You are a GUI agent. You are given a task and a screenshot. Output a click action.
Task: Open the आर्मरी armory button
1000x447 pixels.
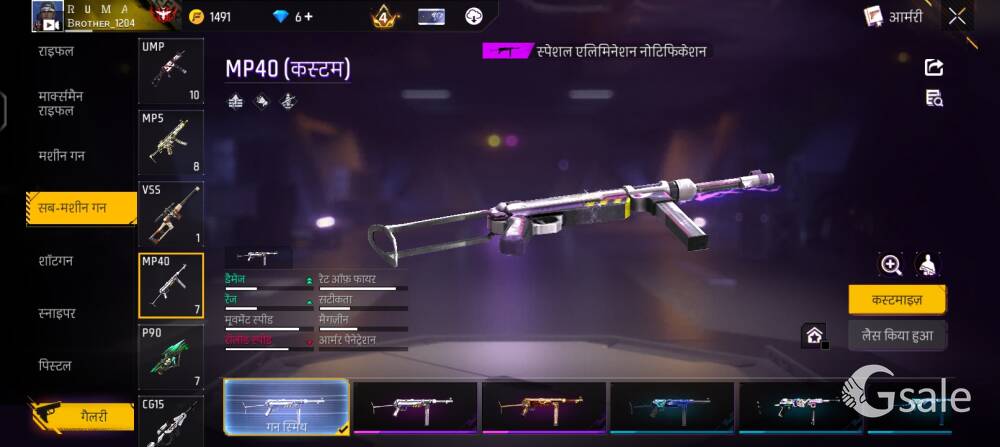point(893,16)
